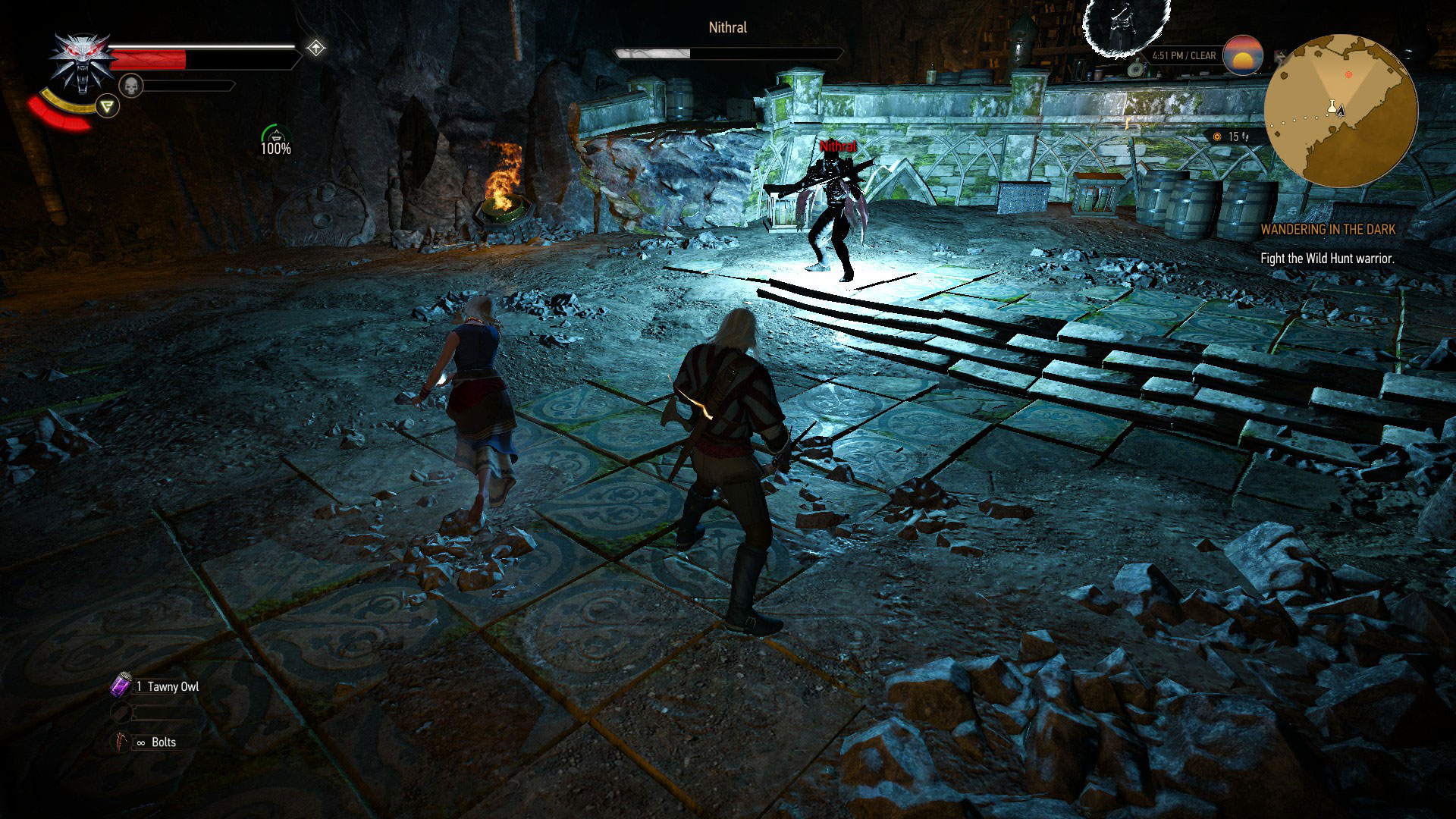Viewport: 1456px width, 819px height.
Task: Open the level-up arrow indicator
Action: (316, 47)
